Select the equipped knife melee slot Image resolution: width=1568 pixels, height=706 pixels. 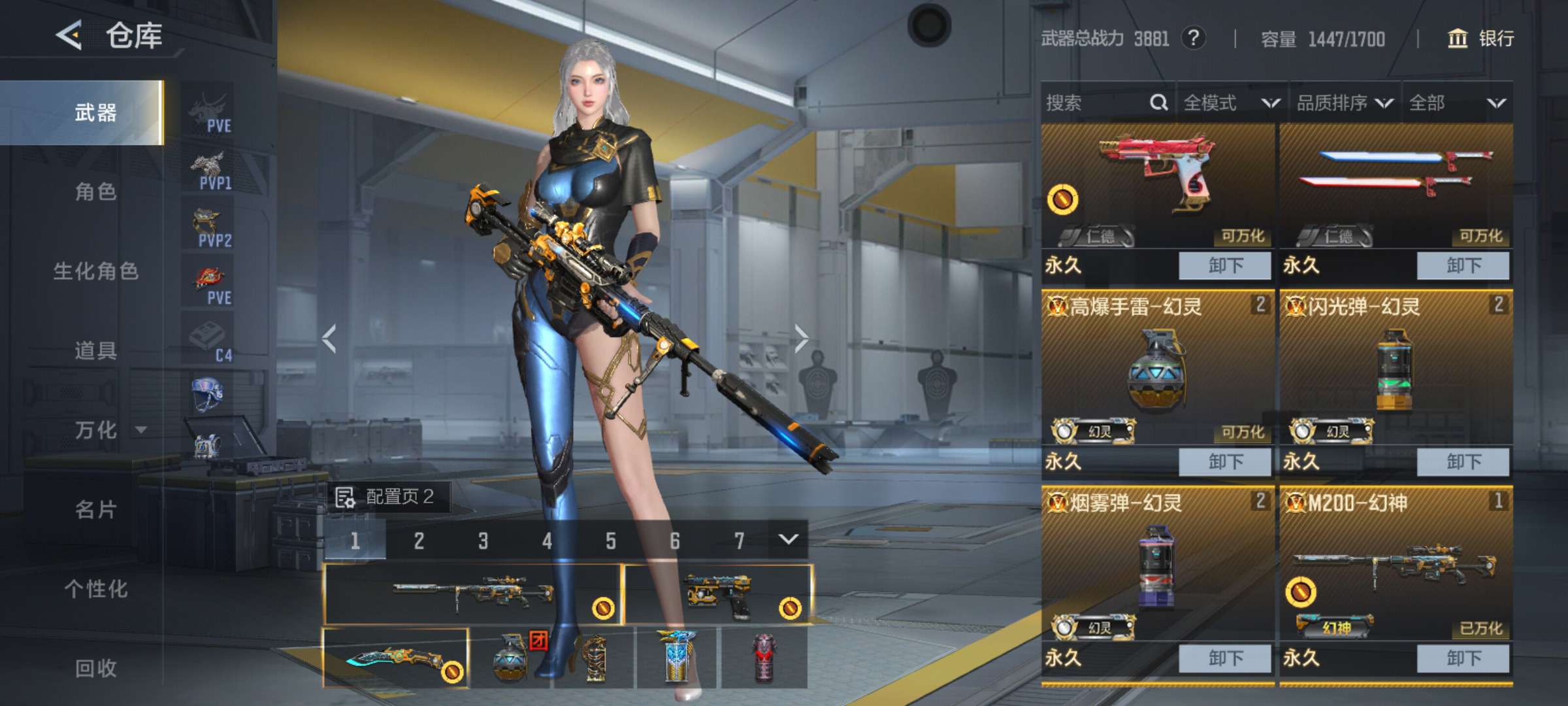(x=396, y=658)
